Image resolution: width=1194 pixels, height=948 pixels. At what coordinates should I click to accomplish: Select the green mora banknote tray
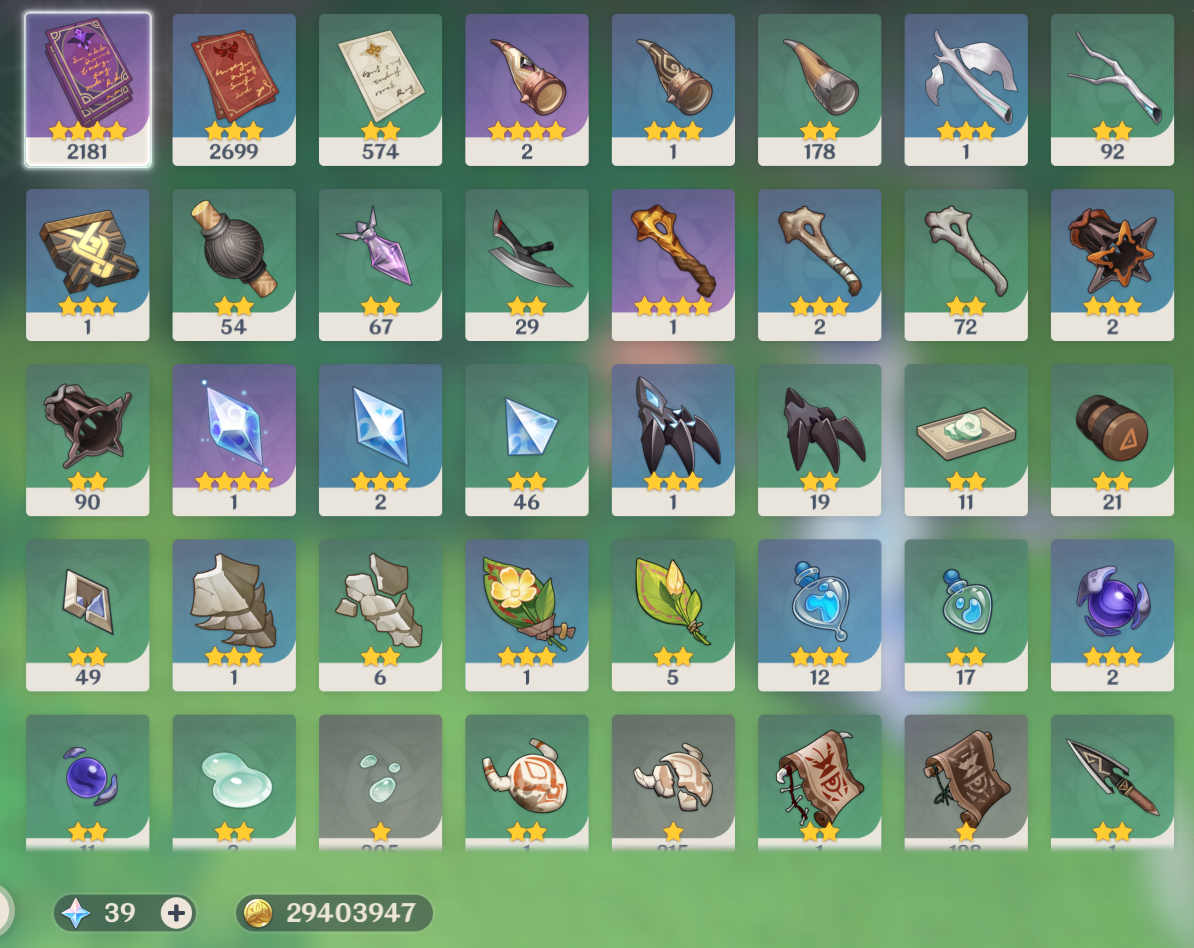[966, 438]
